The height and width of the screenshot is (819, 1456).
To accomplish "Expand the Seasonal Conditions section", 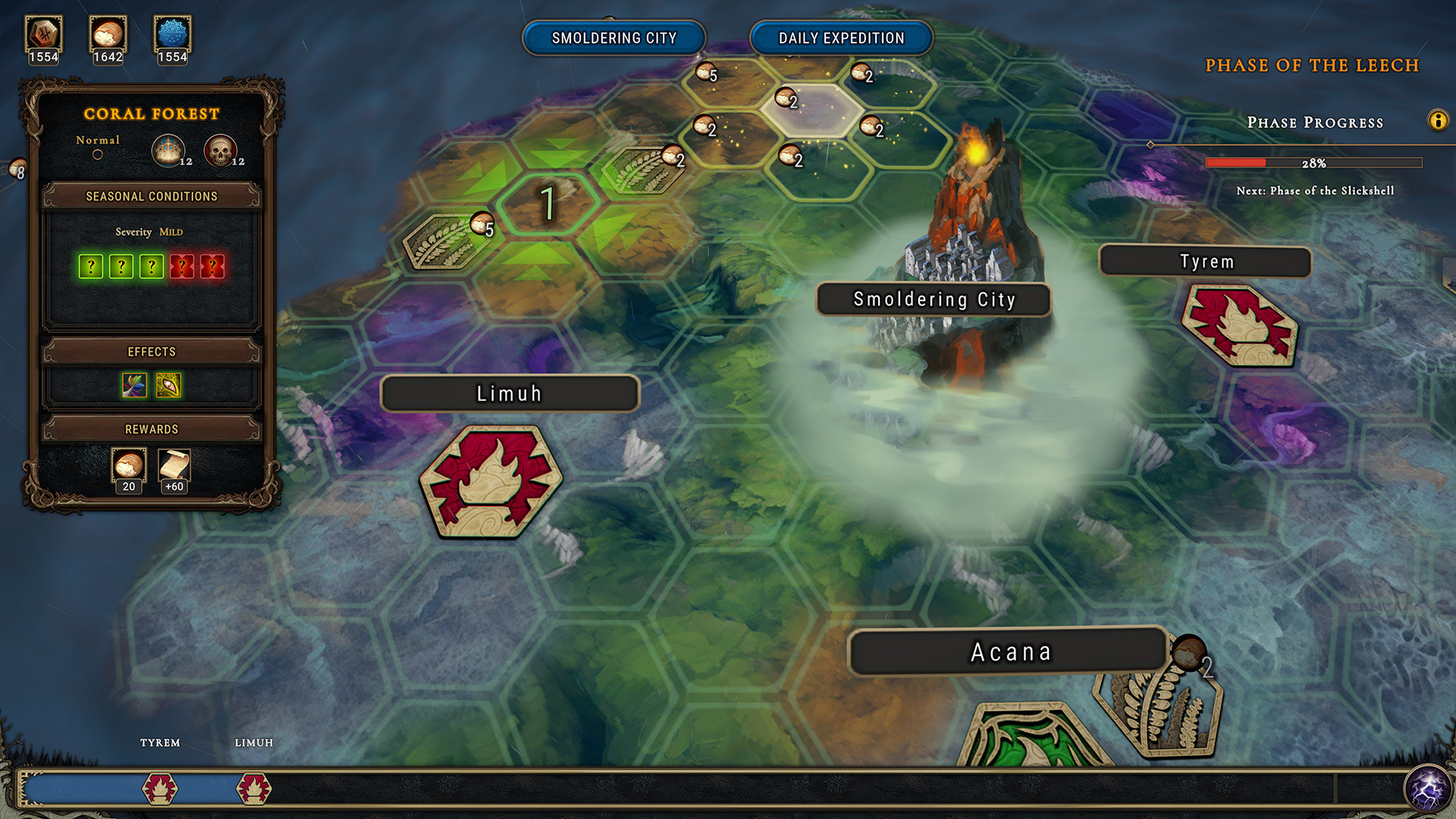I will [x=151, y=196].
